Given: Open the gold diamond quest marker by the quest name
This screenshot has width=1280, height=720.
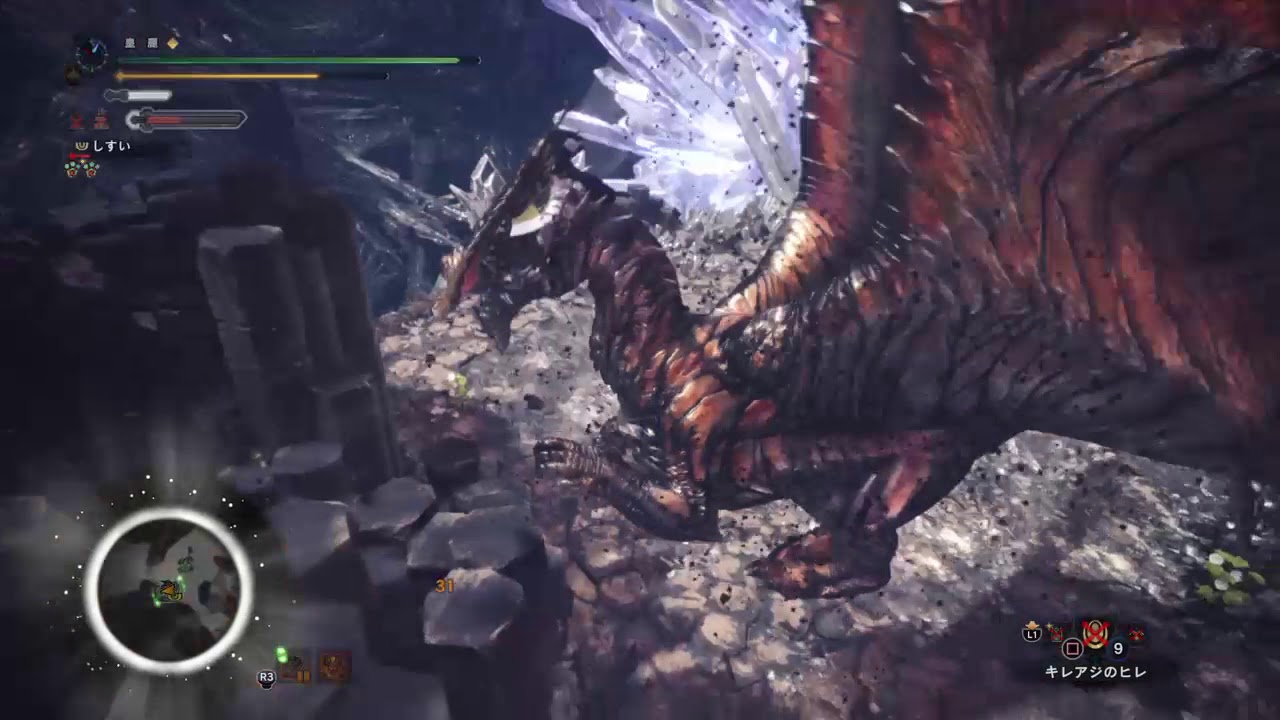Looking at the screenshot, I should (x=172, y=44).
